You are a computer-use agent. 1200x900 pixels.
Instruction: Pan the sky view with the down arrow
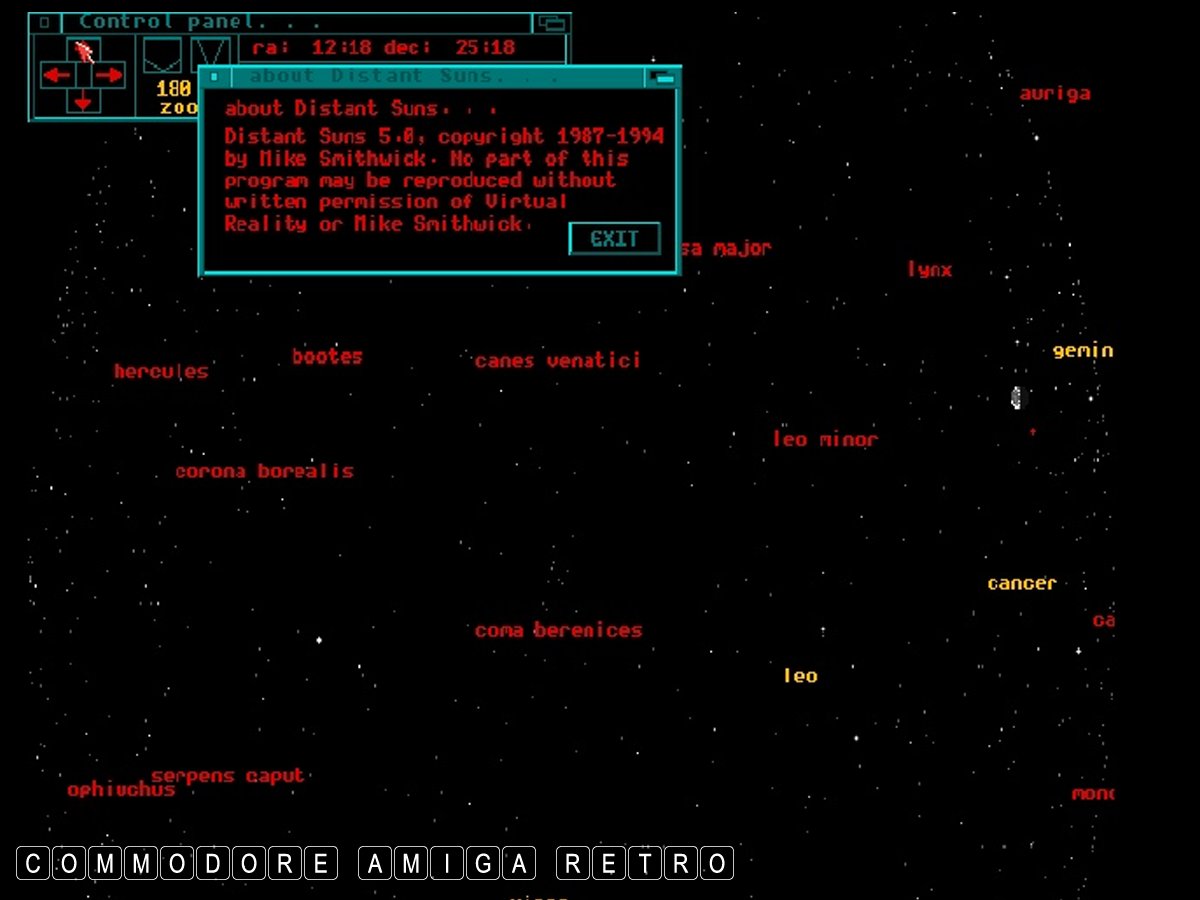point(83,101)
